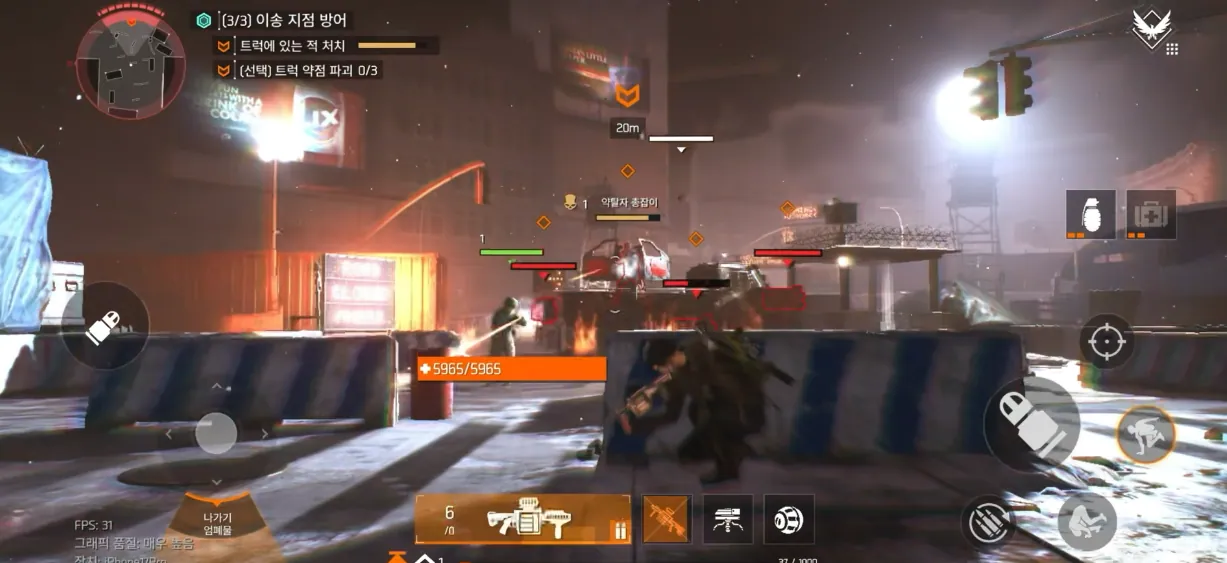Tap the grey crouch button
Viewport: 1227px width, 563px height.
tap(1087, 521)
